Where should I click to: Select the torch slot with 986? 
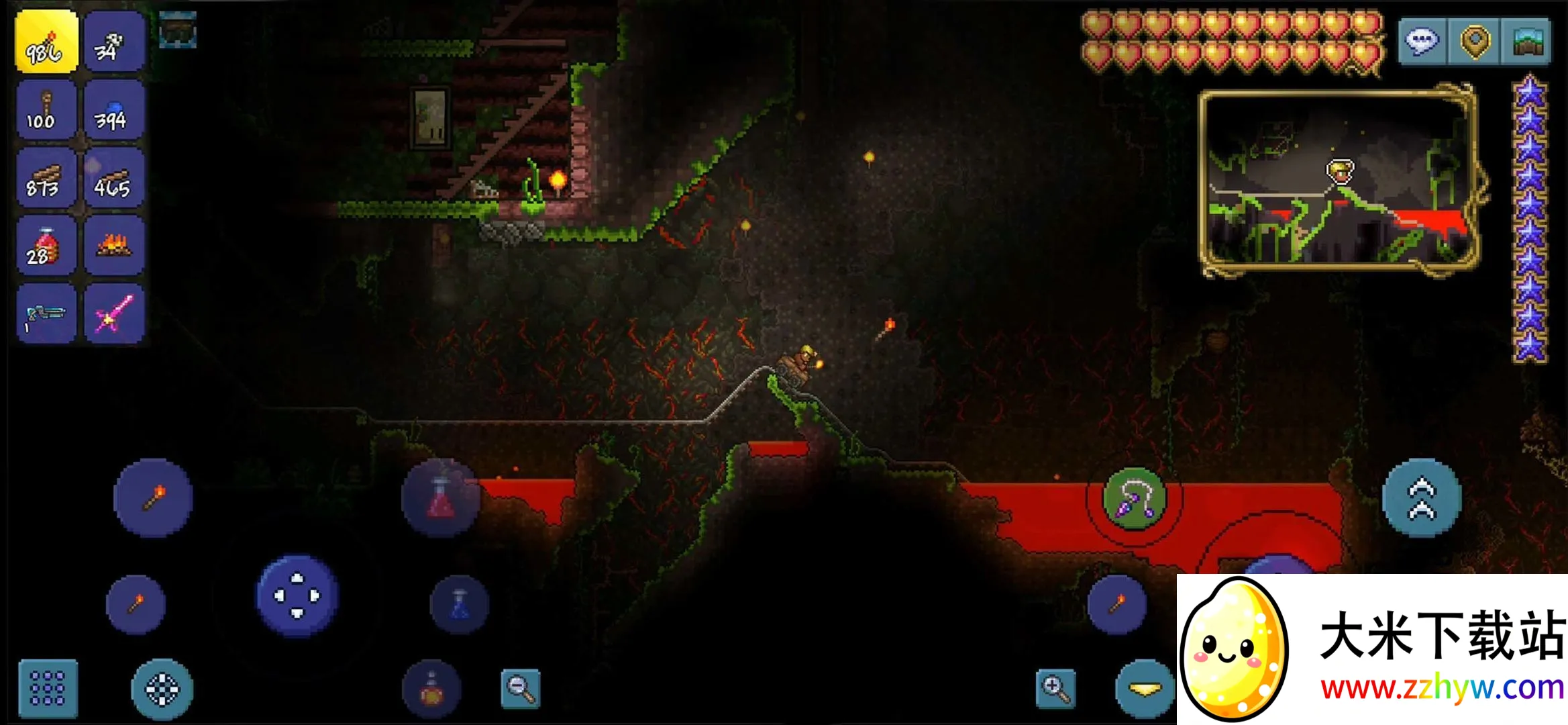click(46, 42)
